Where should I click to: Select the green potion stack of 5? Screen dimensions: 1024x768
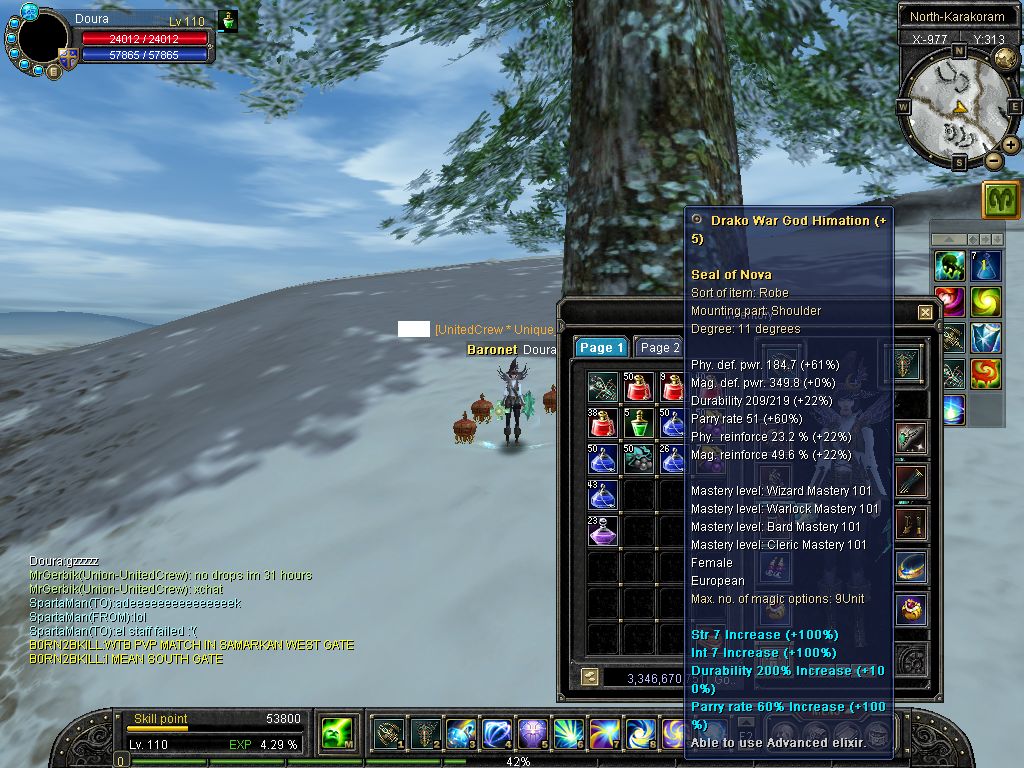click(638, 423)
